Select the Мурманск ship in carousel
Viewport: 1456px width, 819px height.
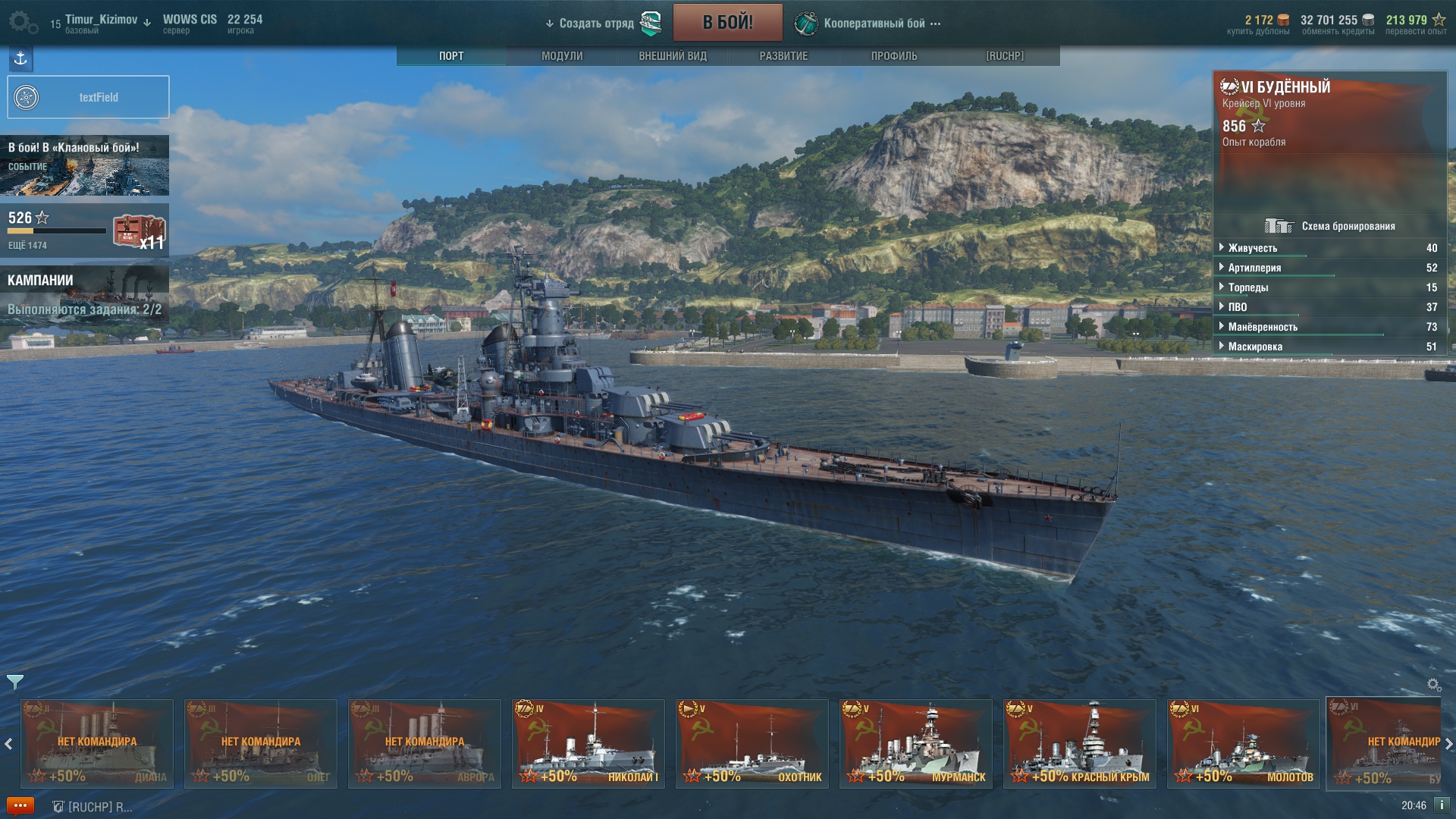(x=916, y=744)
